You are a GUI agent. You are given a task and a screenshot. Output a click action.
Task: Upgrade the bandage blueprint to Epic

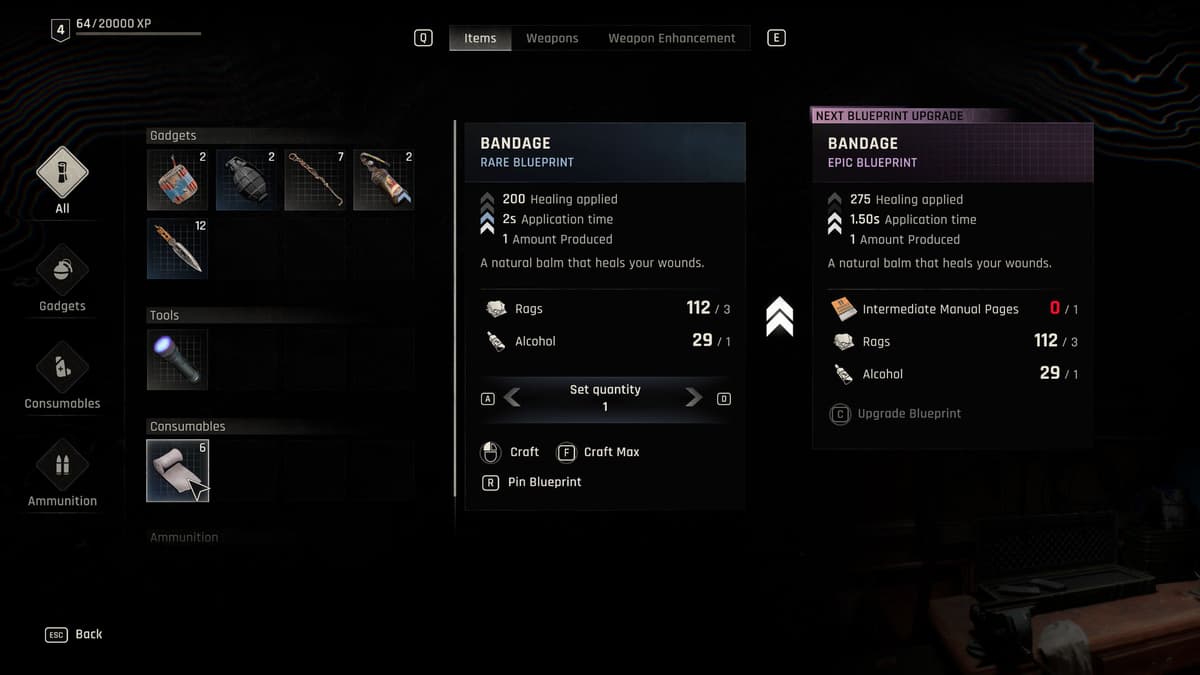tap(898, 413)
